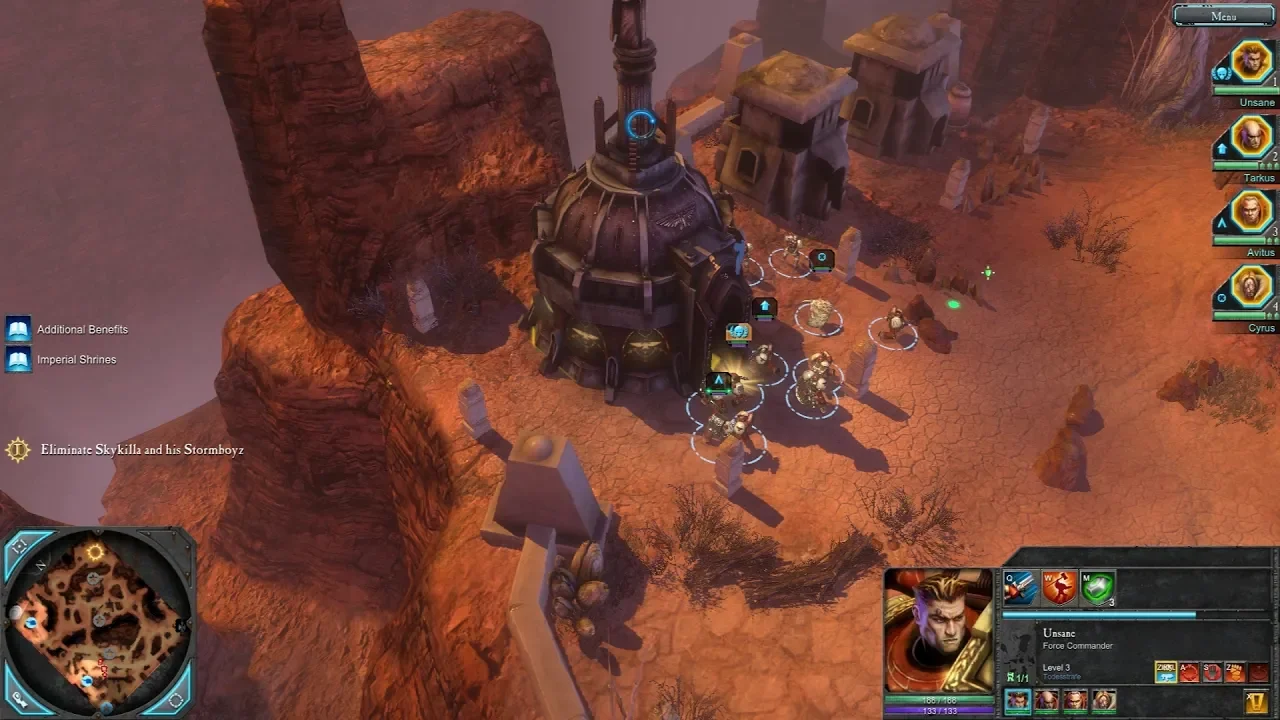Image resolution: width=1280 pixels, height=720 pixels.
Task: Use the green M item ability
Action: [1097, 589]
